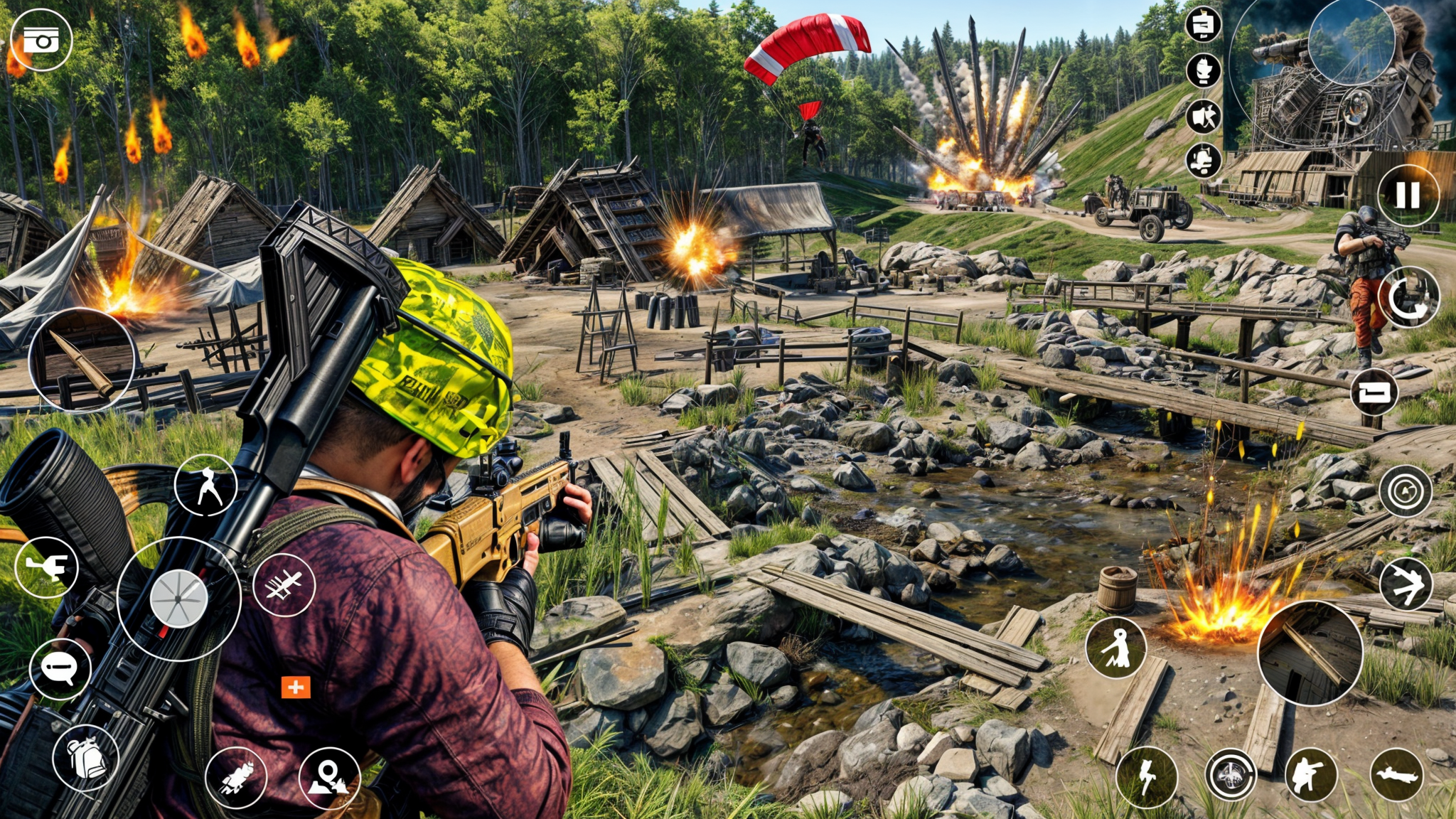Toggle crouch stance with the figure icon
The height and width of the screenshot is (819, 1456).
tap(206, 486)
